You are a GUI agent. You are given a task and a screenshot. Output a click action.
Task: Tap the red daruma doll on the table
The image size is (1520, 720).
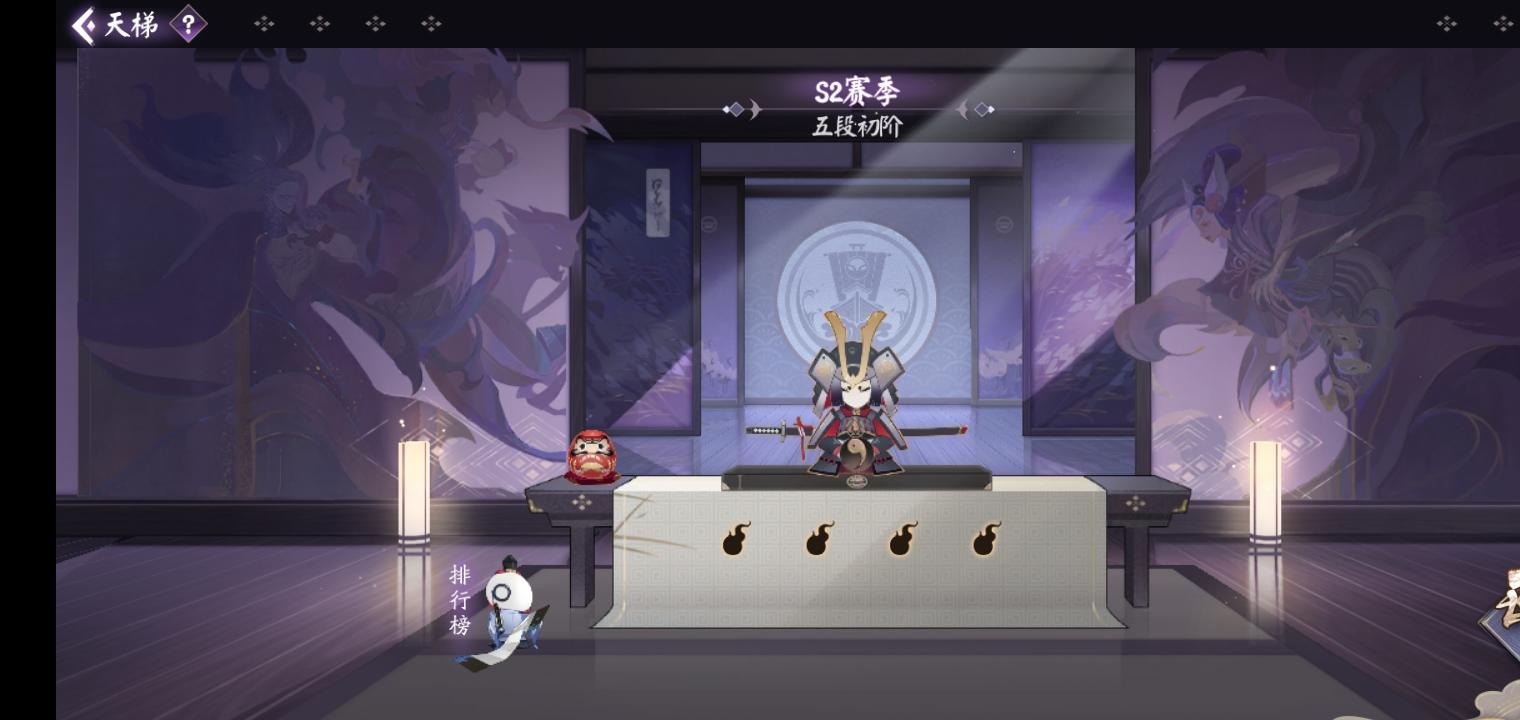(x=592, y=458)
